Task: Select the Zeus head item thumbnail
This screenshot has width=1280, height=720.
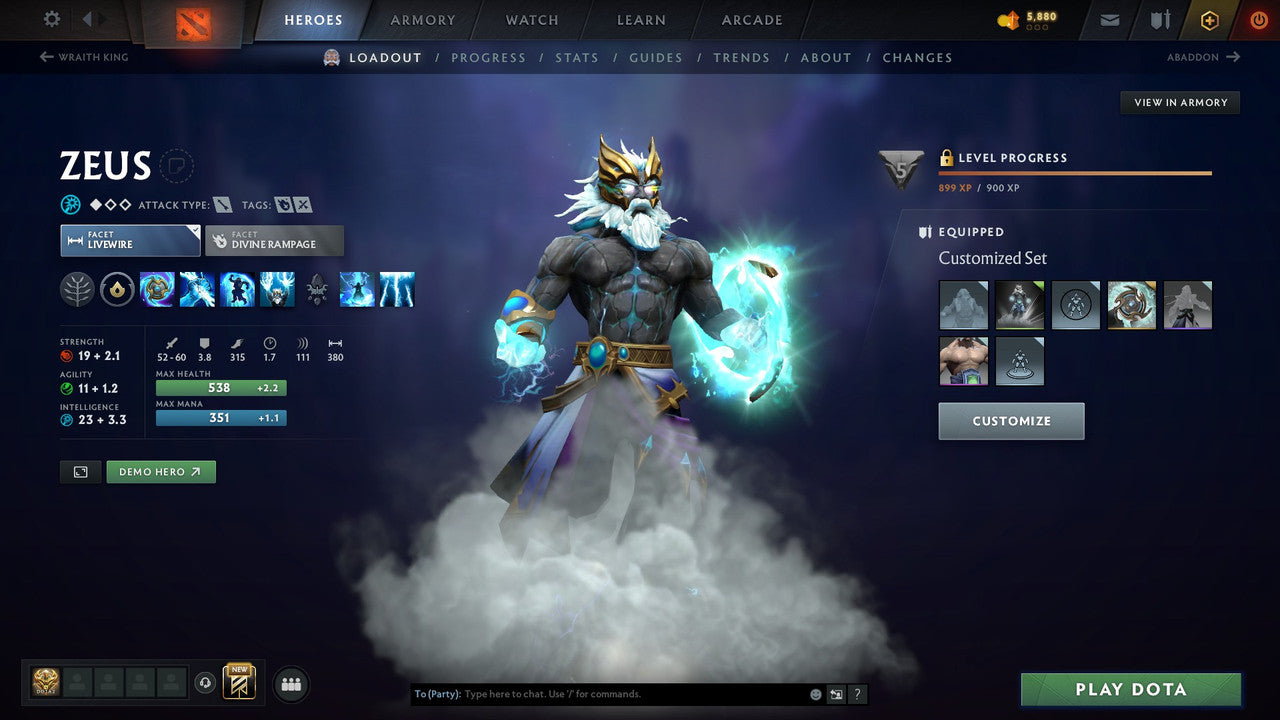Action: pos(964,305)
